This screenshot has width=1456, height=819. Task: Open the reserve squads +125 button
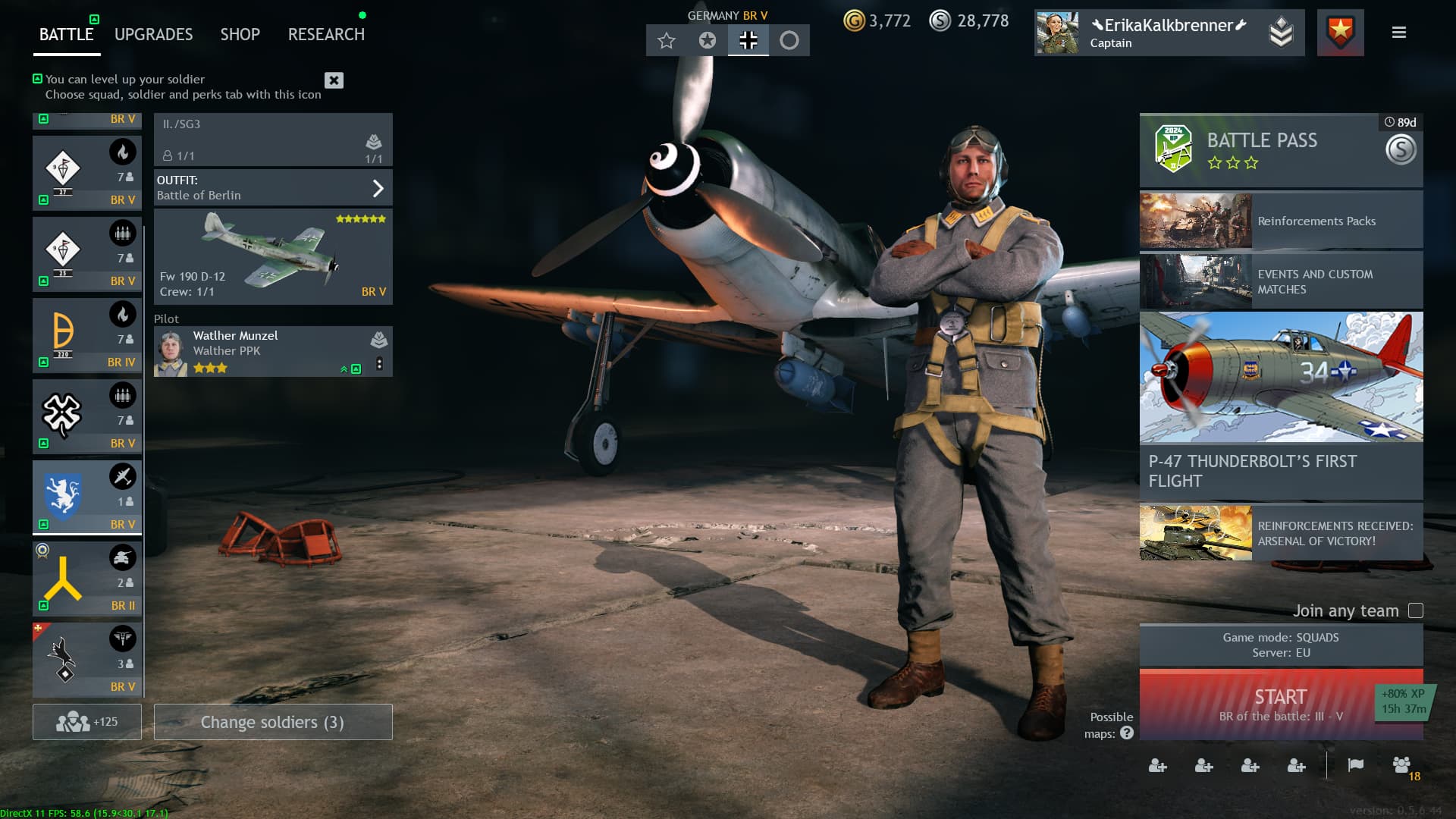click(87, 722)
